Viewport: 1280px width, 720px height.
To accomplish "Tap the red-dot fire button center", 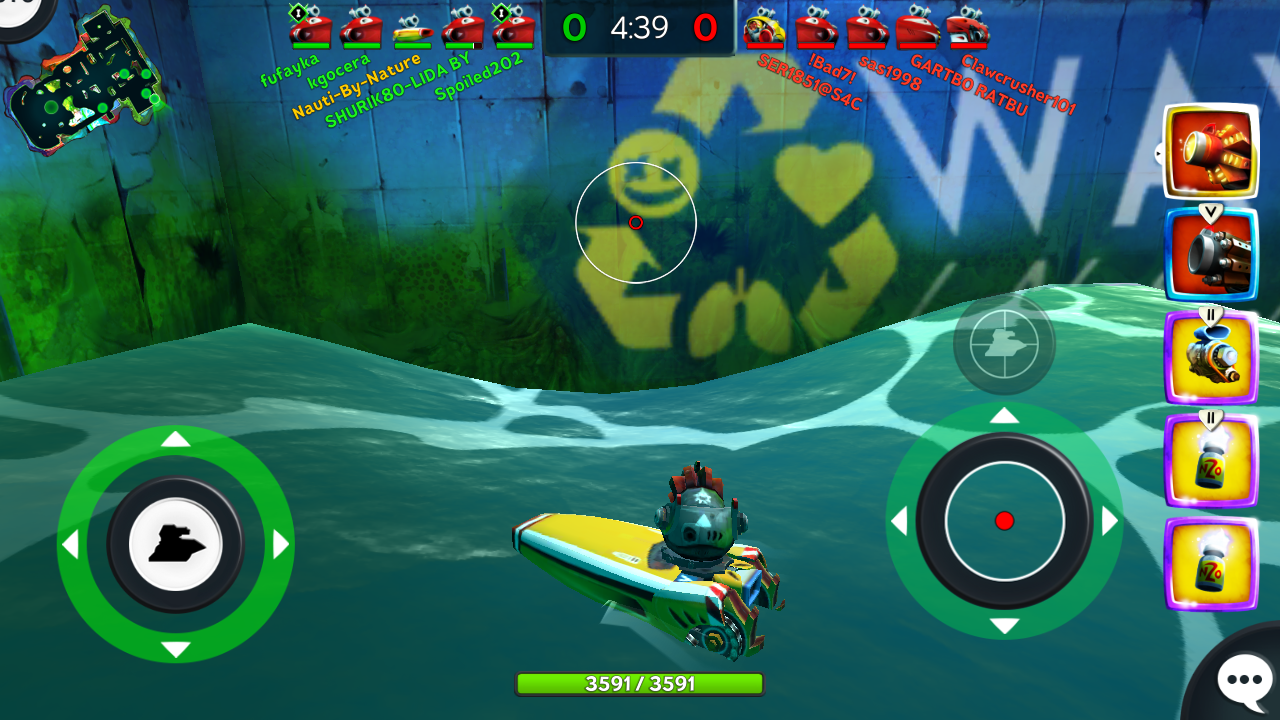I will pyautogui.click(x=1004, y=521).
